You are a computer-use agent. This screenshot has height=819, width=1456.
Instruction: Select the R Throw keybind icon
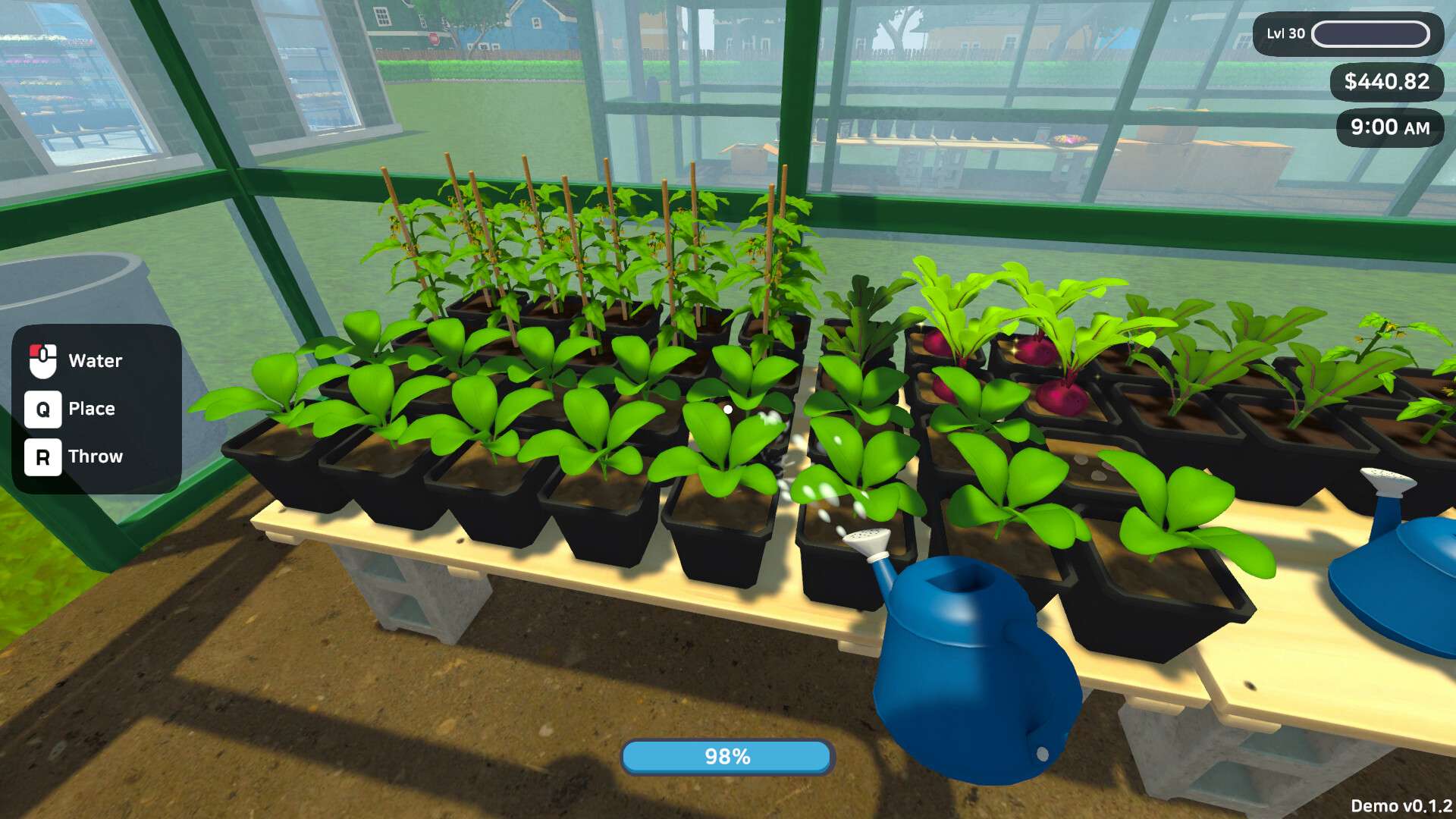click(x=44, y=457)
